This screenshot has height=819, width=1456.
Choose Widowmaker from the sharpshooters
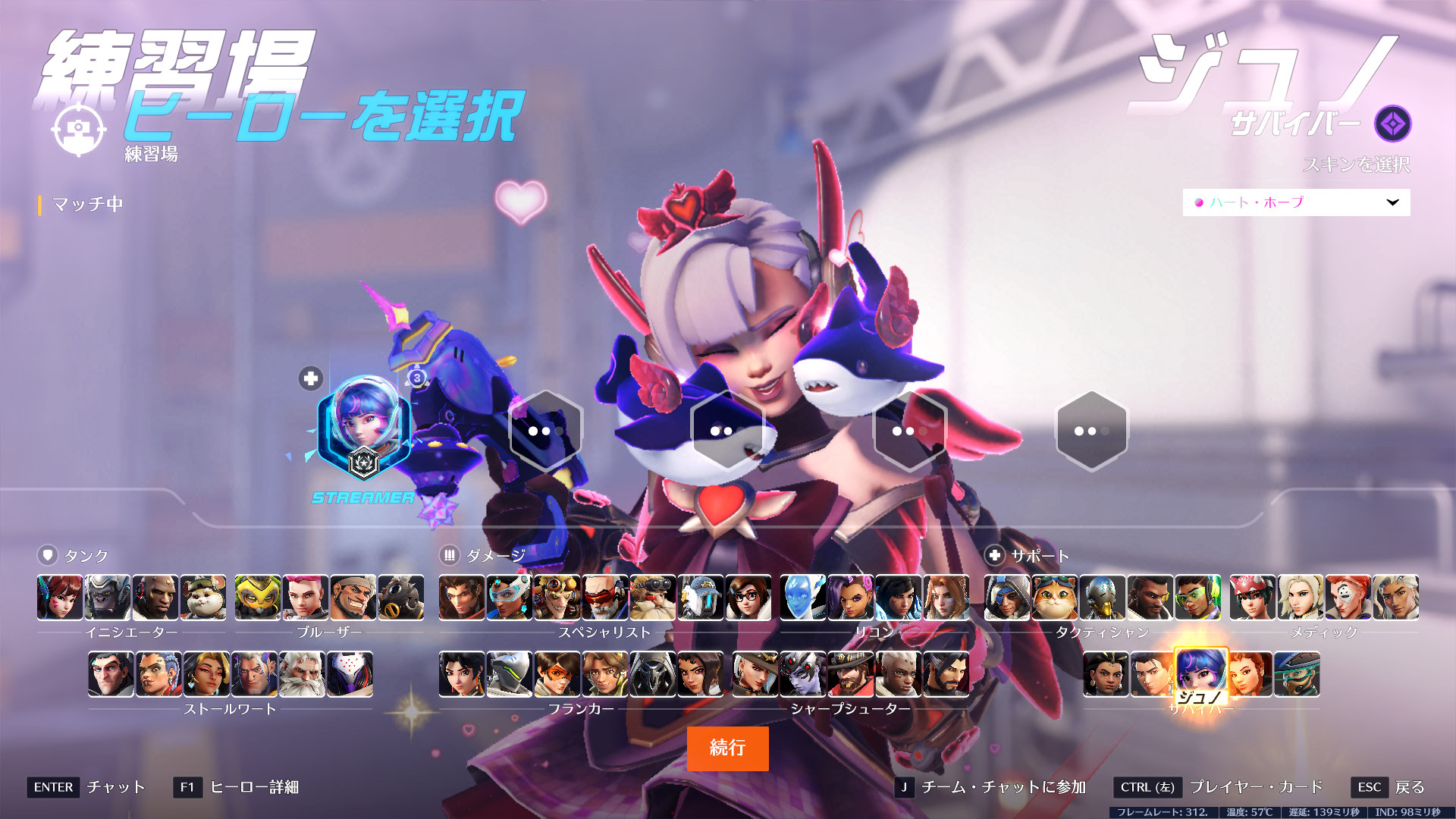[x=803, y=674]
